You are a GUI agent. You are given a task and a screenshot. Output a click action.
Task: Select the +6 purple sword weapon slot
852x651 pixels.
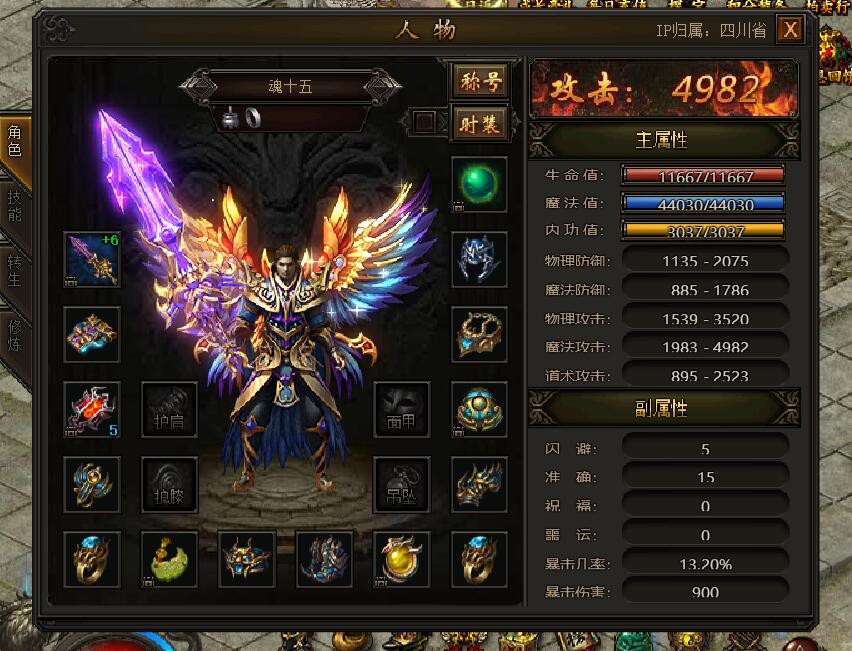pos(92,259)
